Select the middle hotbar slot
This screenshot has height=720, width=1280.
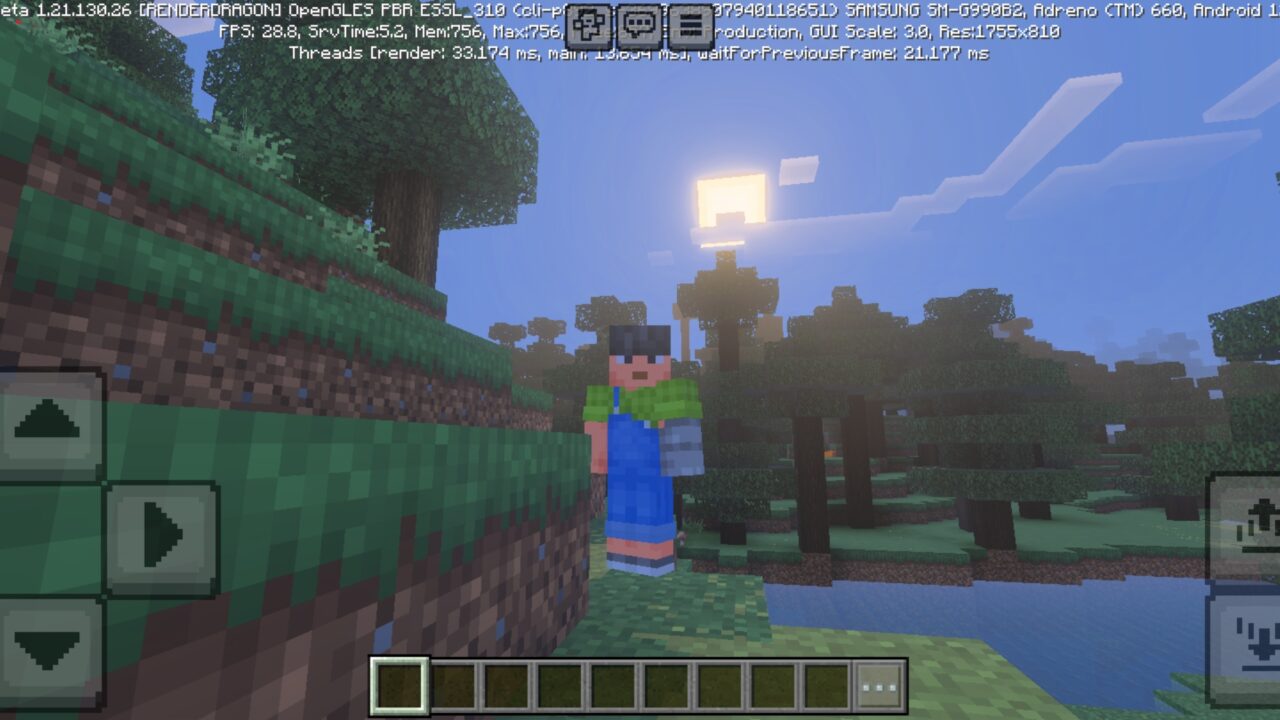click(612, 685)
